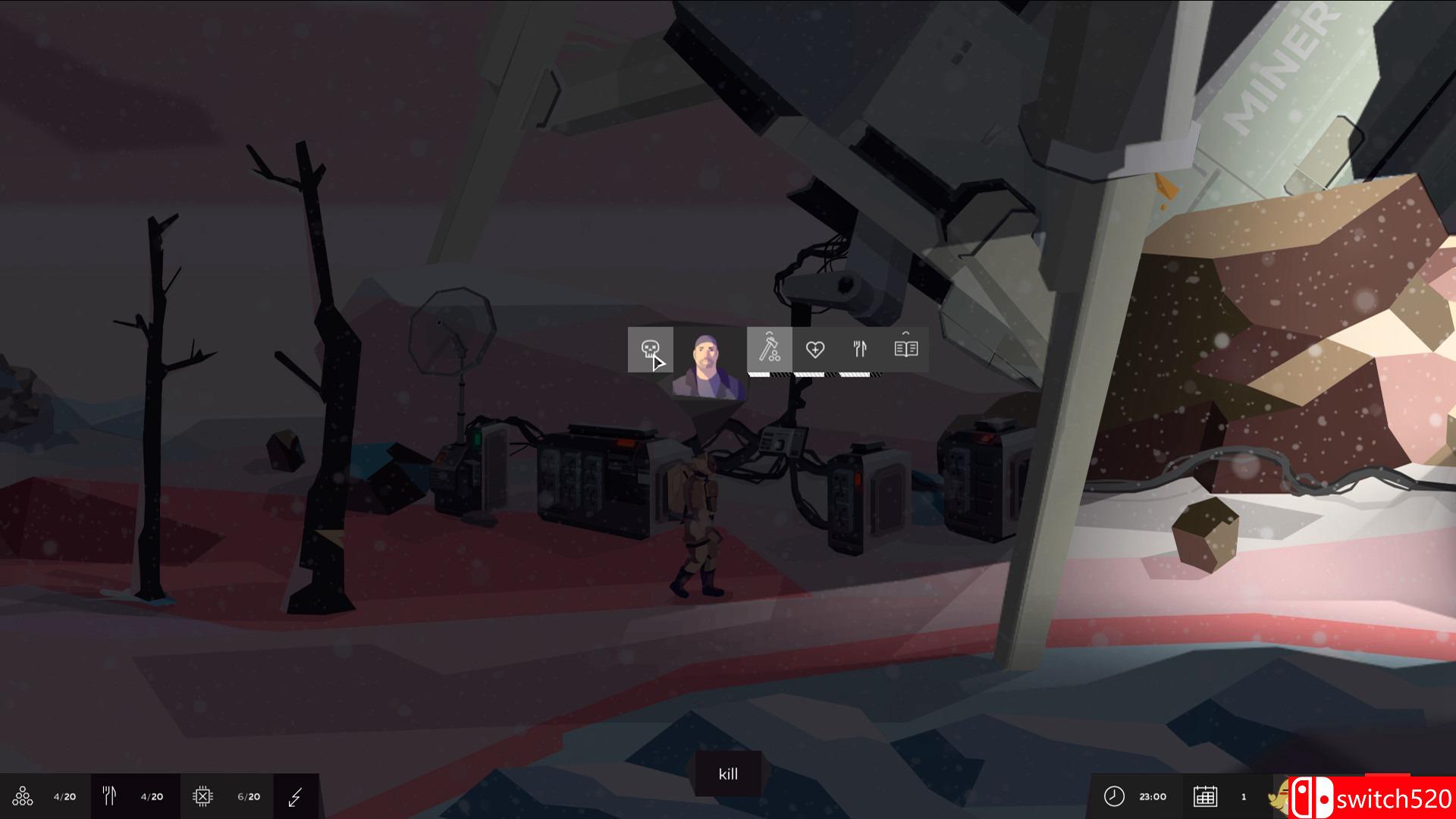Select the heart health icon
This screenshot has height=819, width=1456.
(814, 349)
